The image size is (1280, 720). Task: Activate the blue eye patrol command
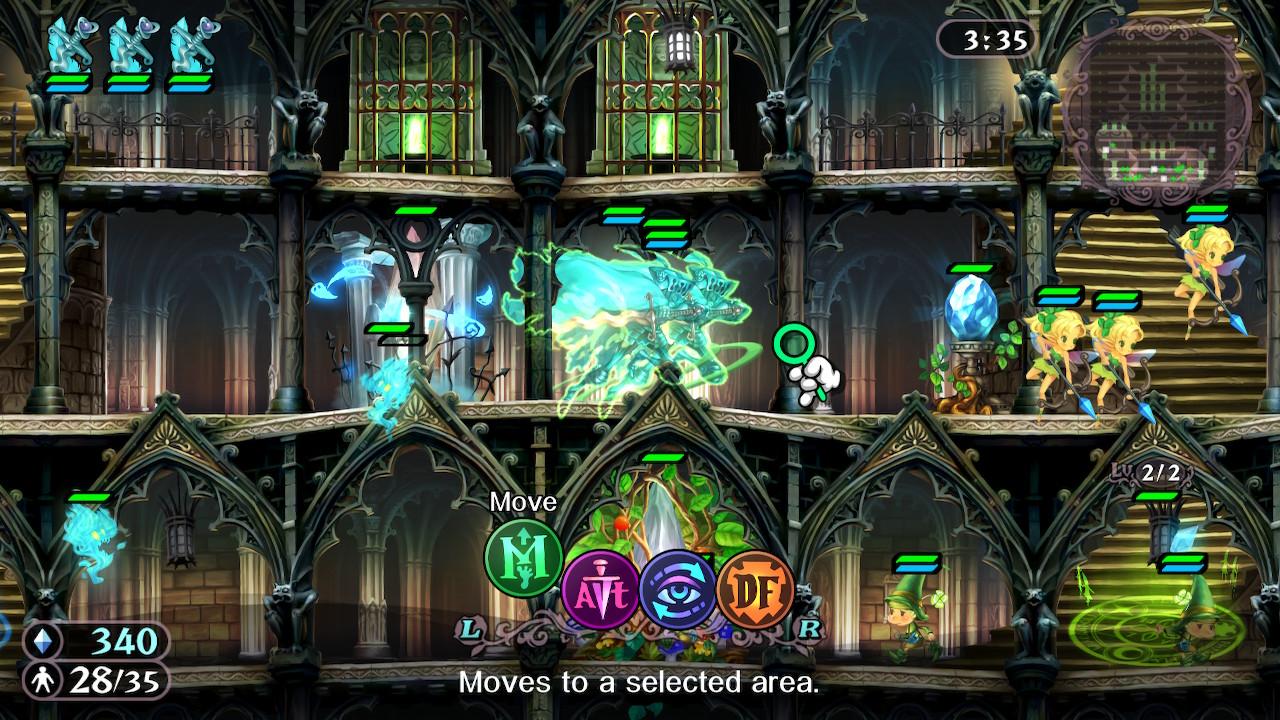tap(678, 591)
